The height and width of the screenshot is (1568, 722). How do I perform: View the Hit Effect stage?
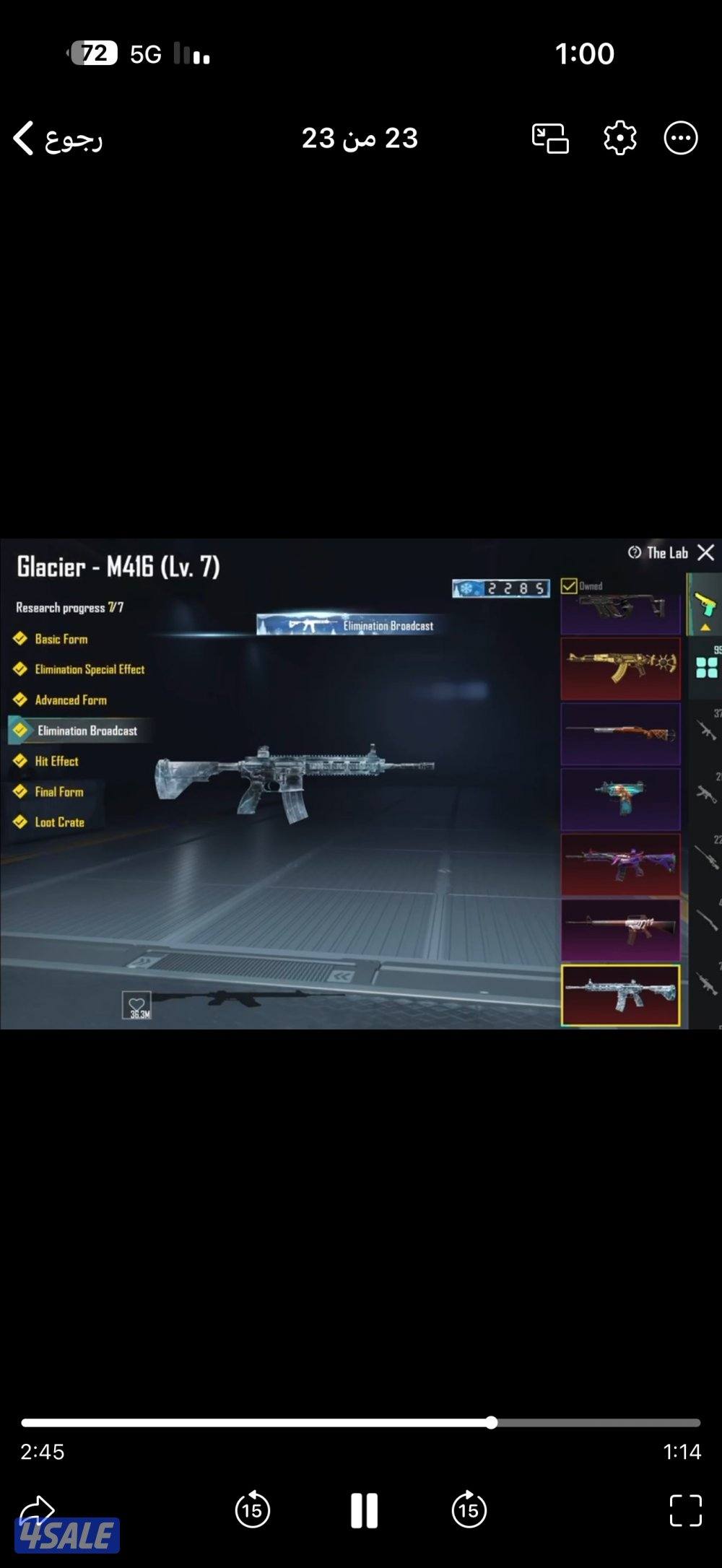(56, 761)
